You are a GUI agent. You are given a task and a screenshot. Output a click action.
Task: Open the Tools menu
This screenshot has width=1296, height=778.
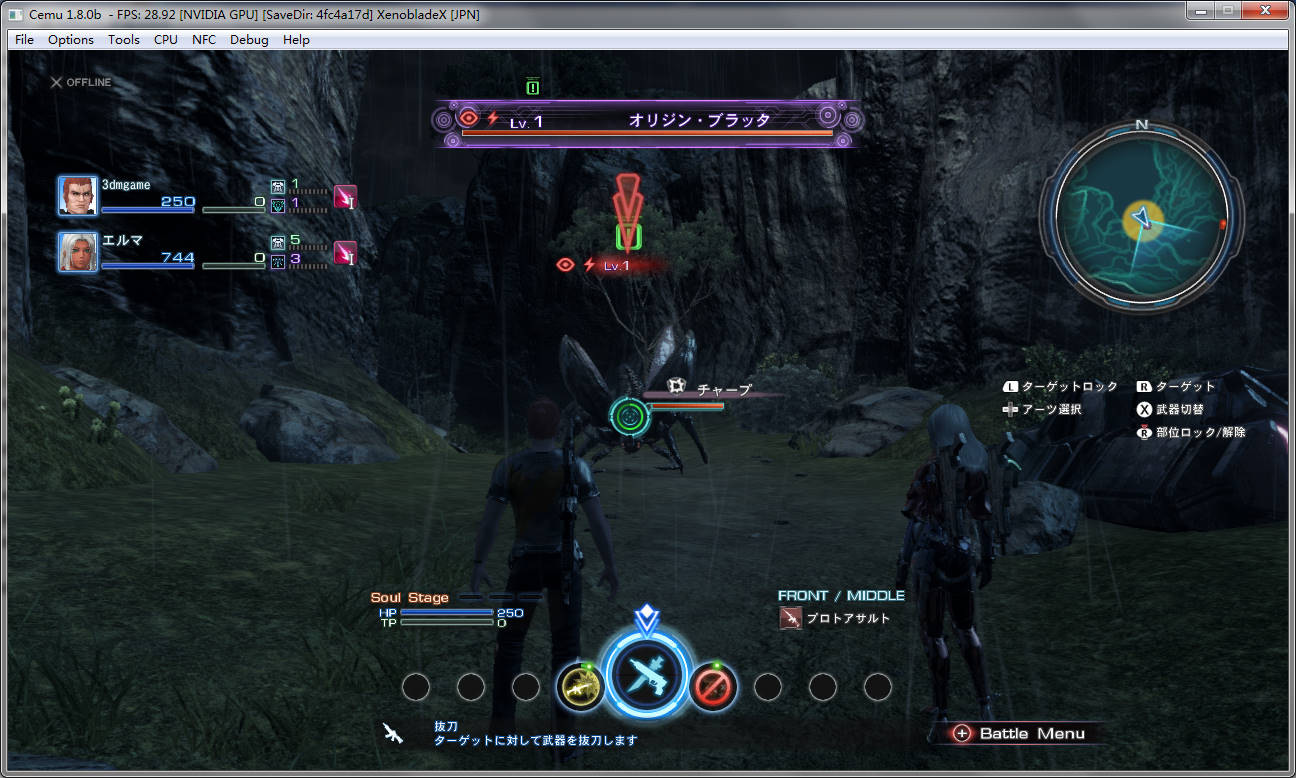[124, 40]
